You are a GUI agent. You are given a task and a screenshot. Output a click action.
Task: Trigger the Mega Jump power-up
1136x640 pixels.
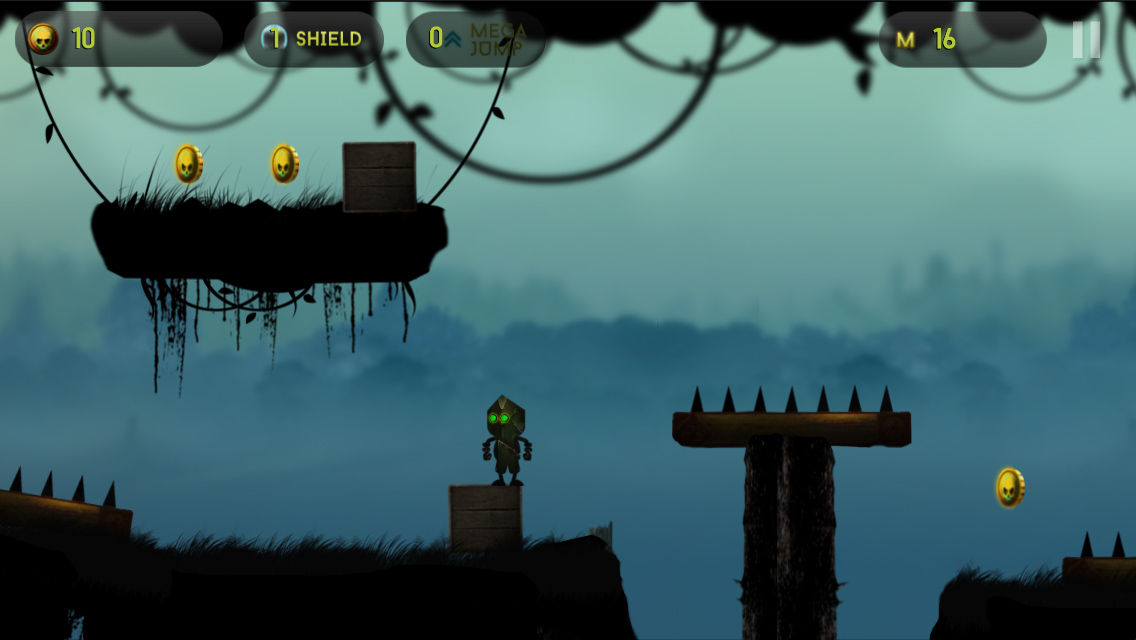[x=477, y=39]
